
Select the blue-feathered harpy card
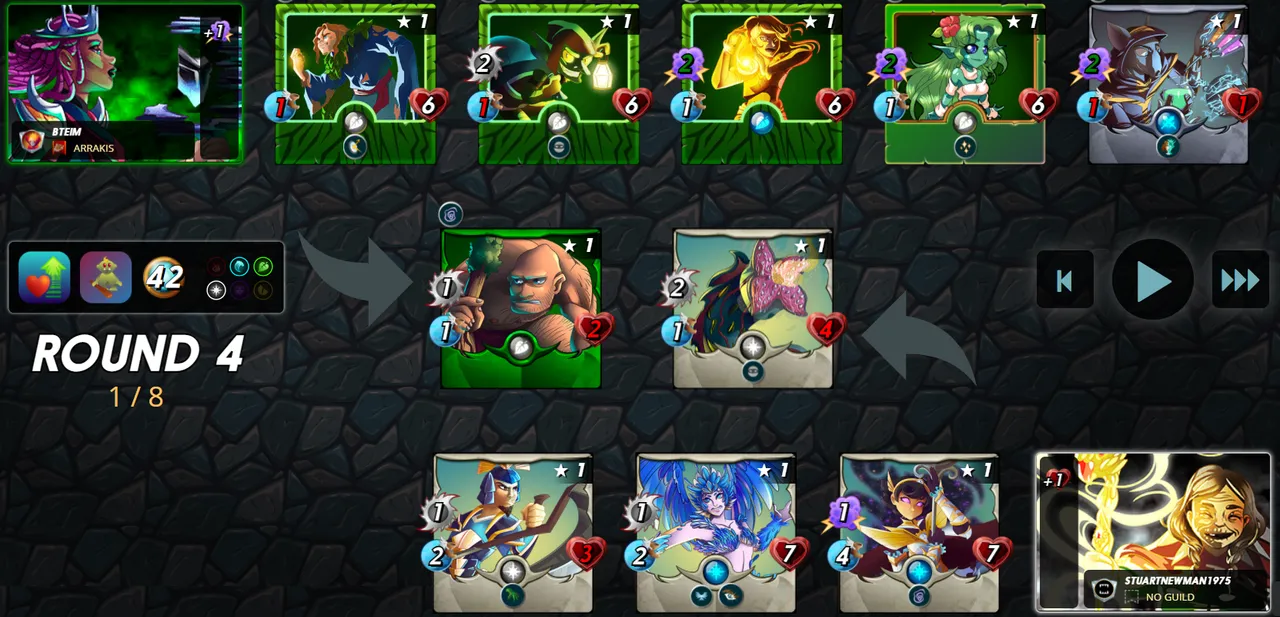coord(716,532)
